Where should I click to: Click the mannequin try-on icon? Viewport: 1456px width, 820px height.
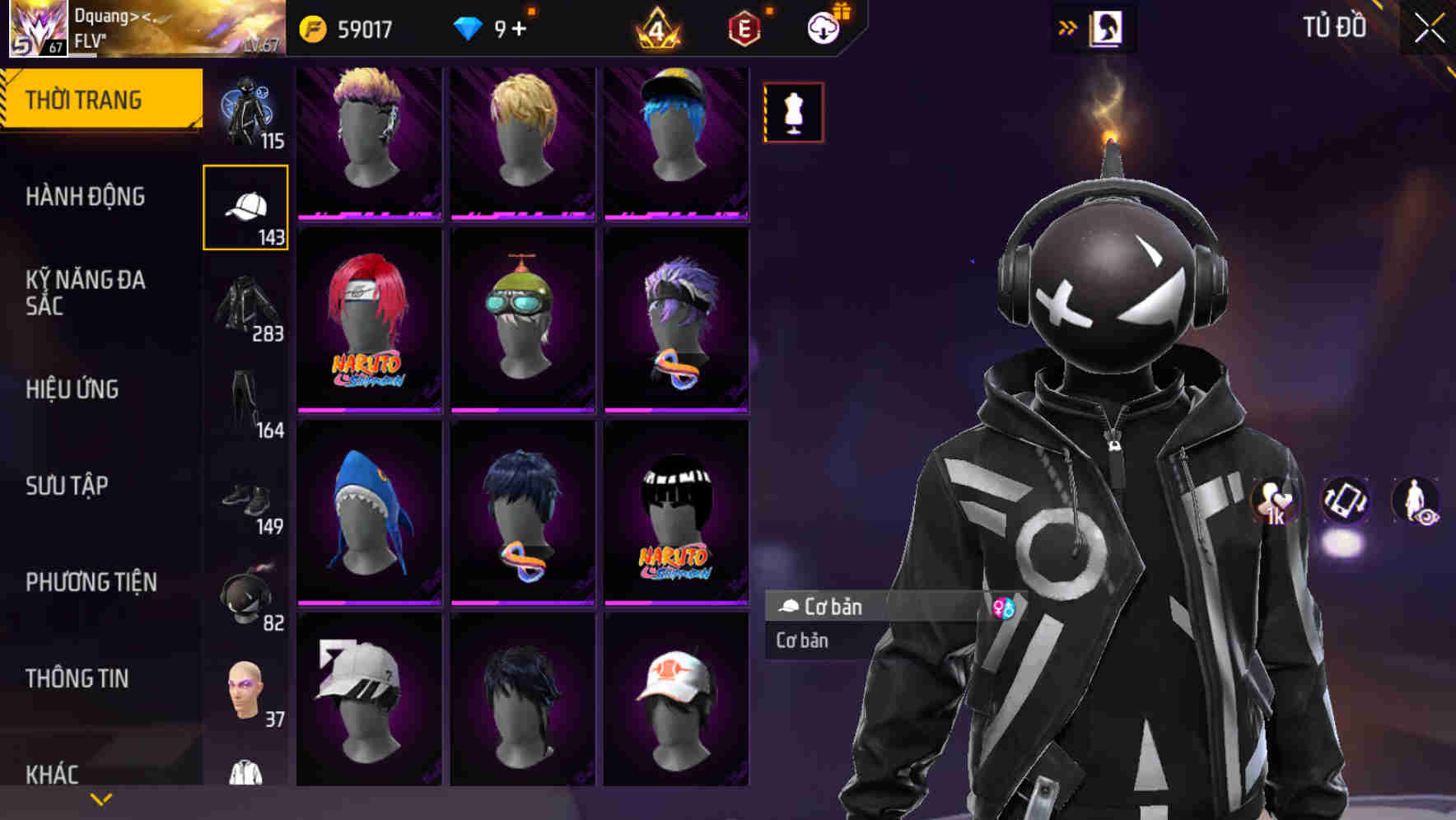click(x=793, y=113)
